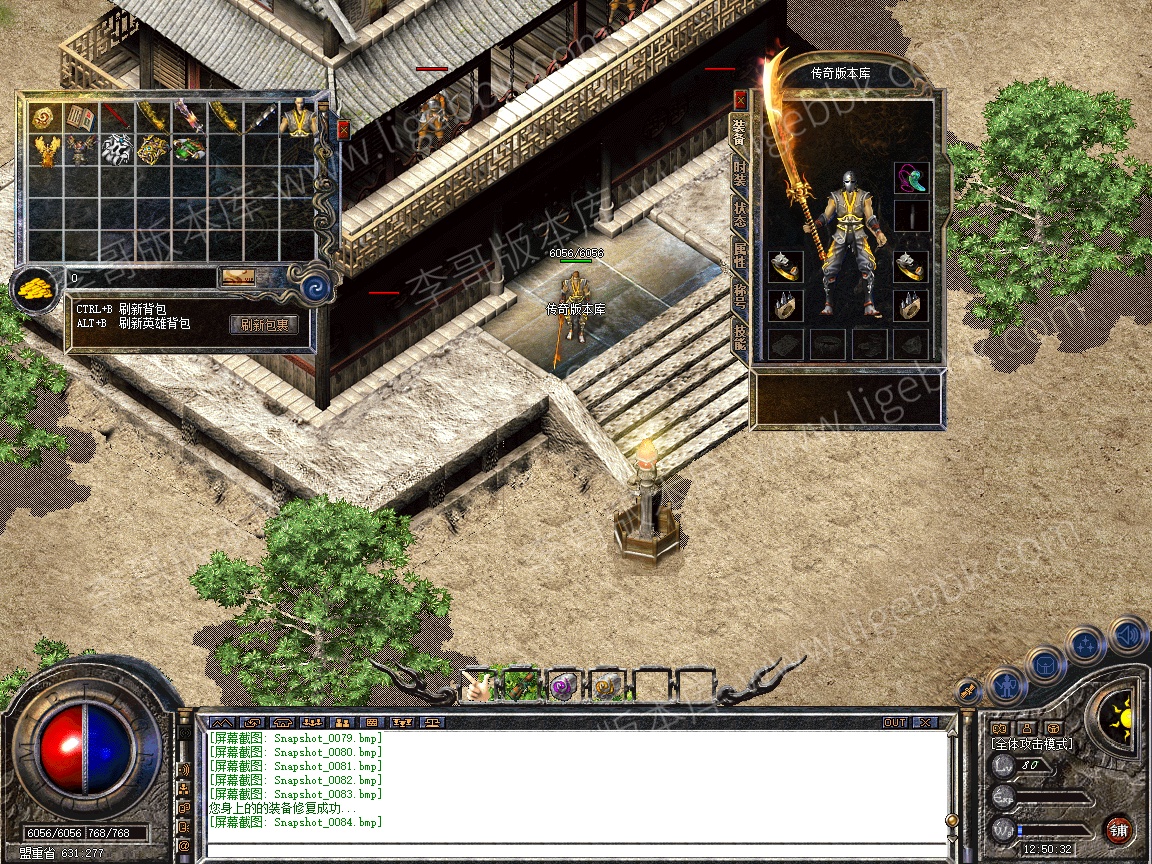This screenshot has width=1152, height=864.
Task: Click the chat text input line
Action: (575, 850)
